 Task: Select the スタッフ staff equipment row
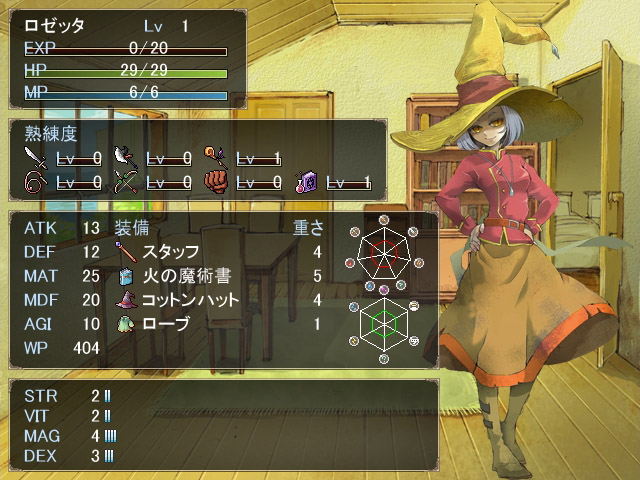(x=170, y=252)
